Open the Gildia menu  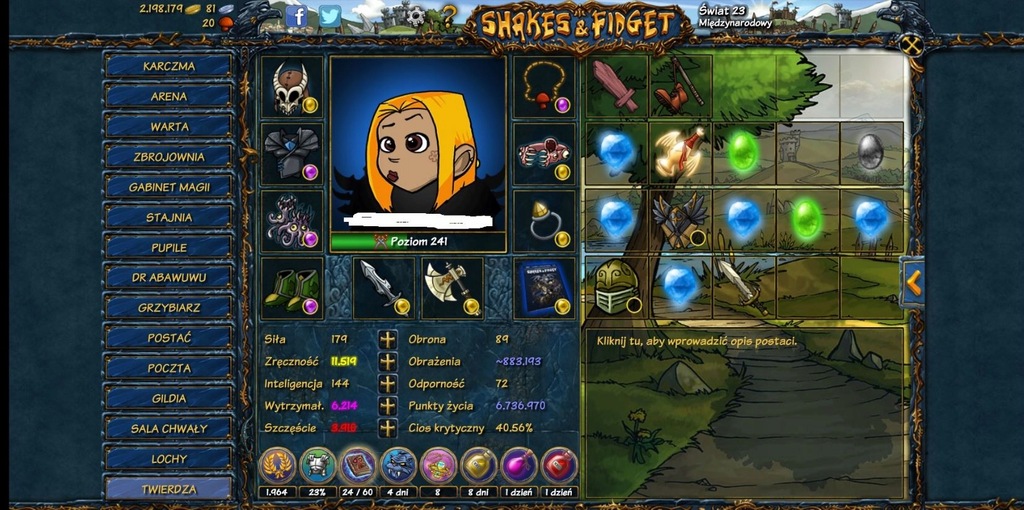[x=169, y=398]
